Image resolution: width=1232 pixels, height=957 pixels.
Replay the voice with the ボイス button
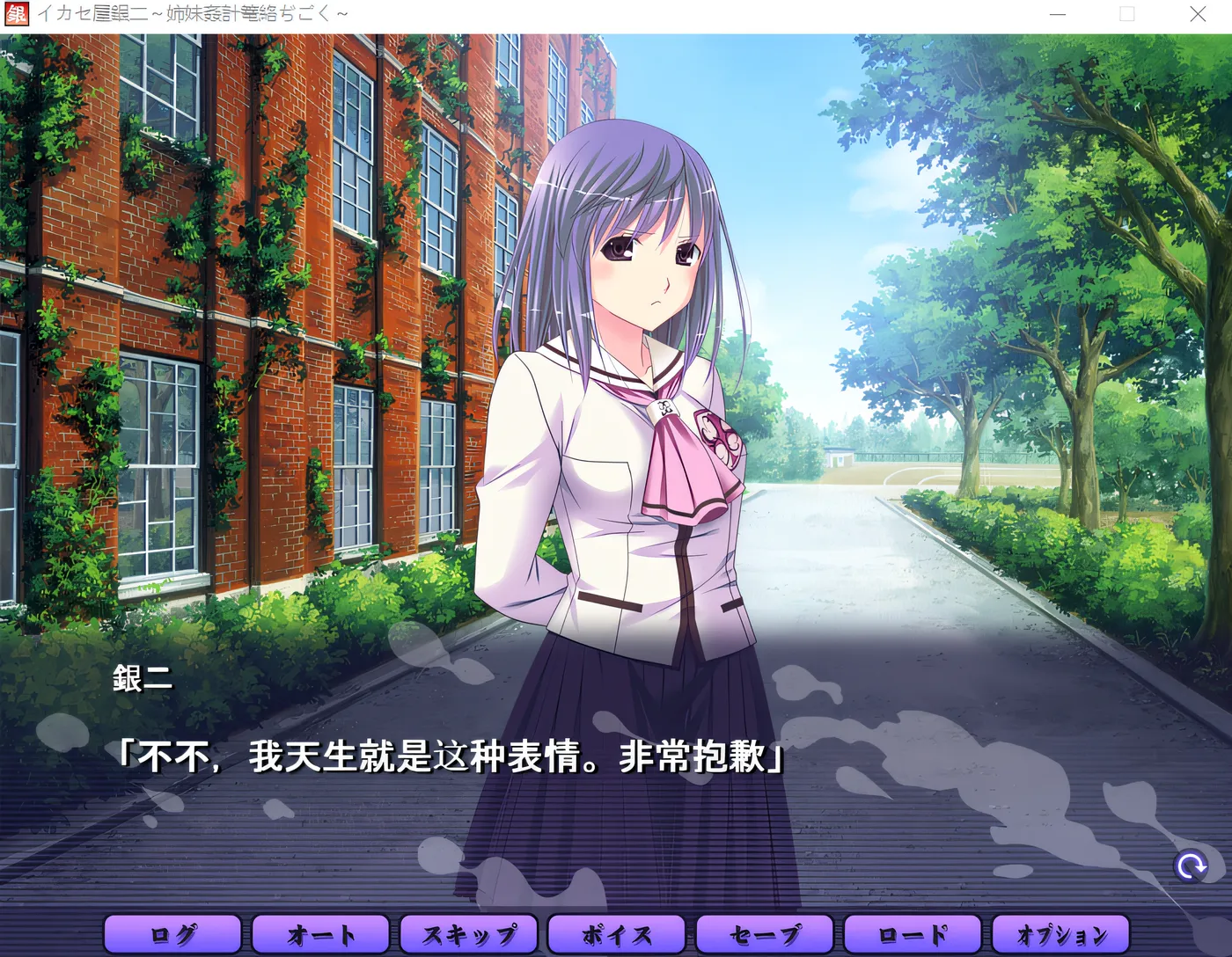617,934
